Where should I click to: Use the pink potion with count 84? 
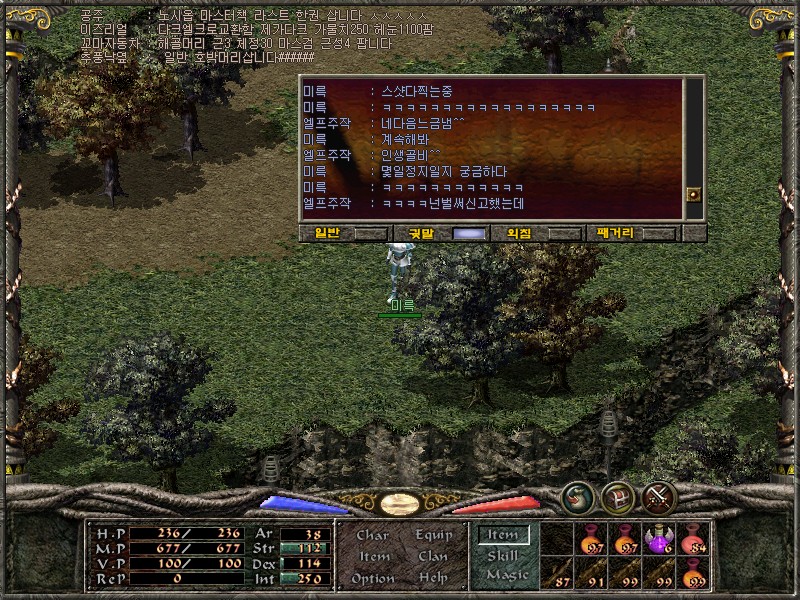pos(693,540)
